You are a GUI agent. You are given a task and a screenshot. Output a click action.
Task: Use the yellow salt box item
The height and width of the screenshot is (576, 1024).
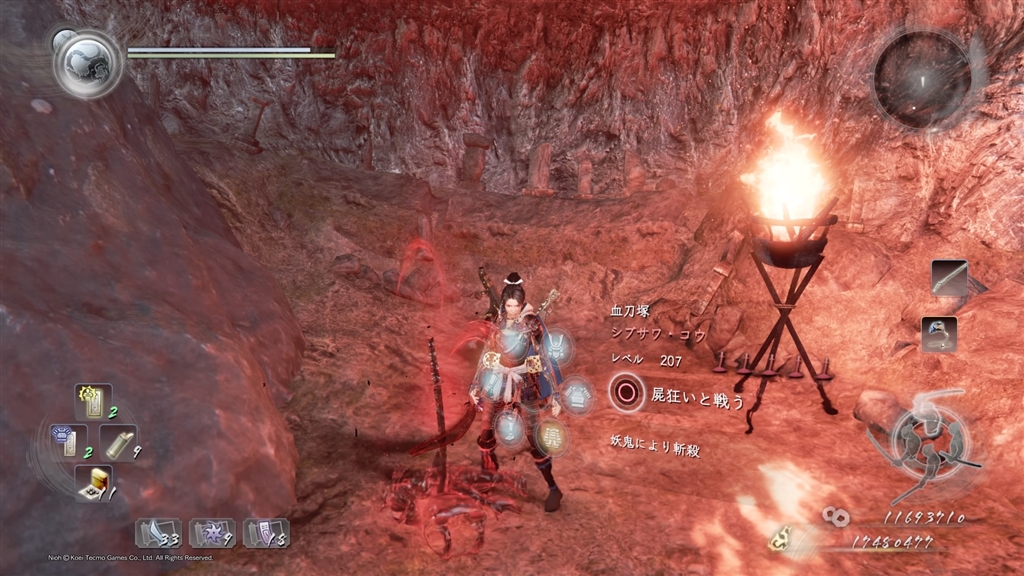click(93, 483)
